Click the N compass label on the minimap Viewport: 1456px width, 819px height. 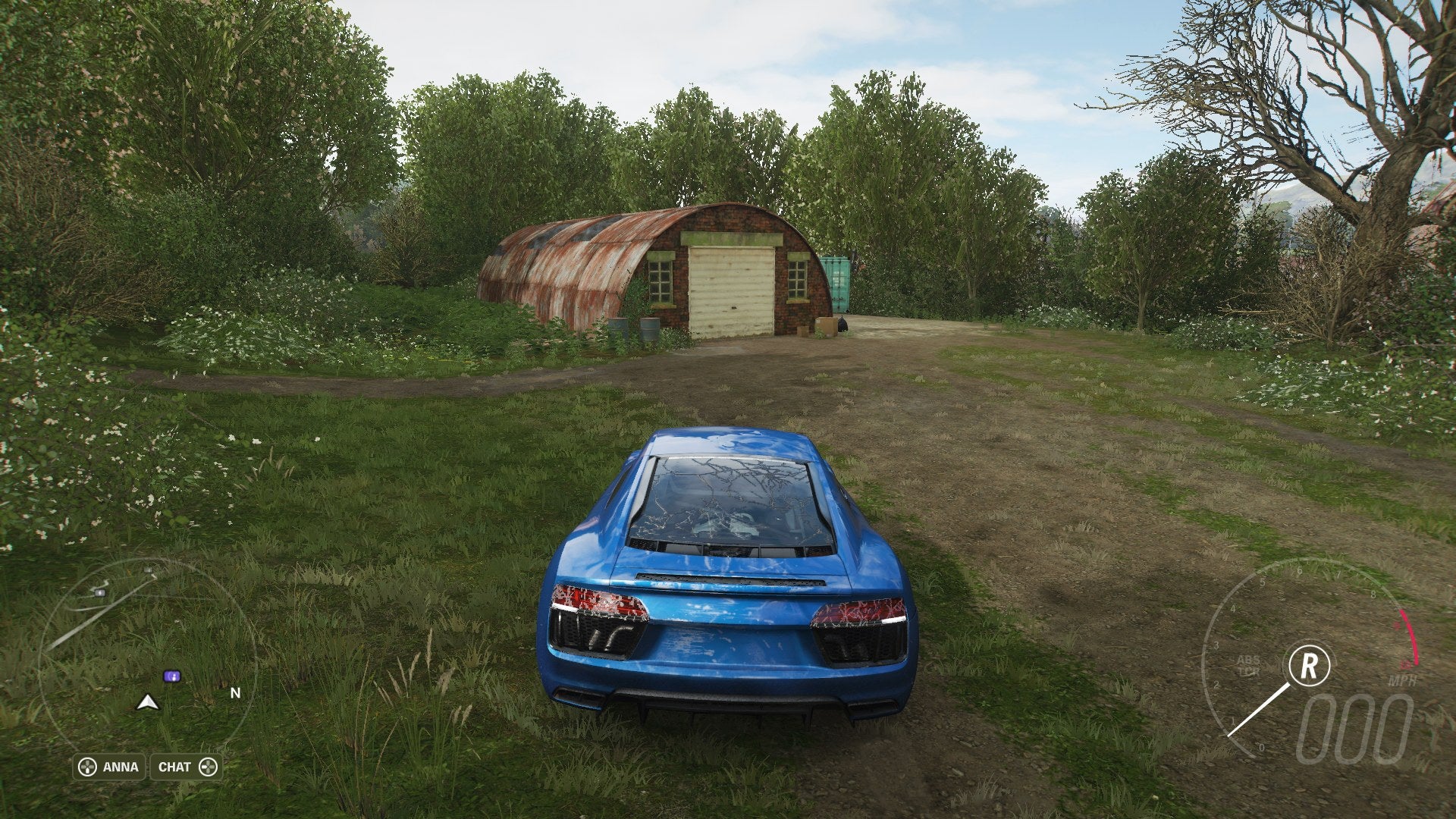pyautogui.click(x=235, y=693)
